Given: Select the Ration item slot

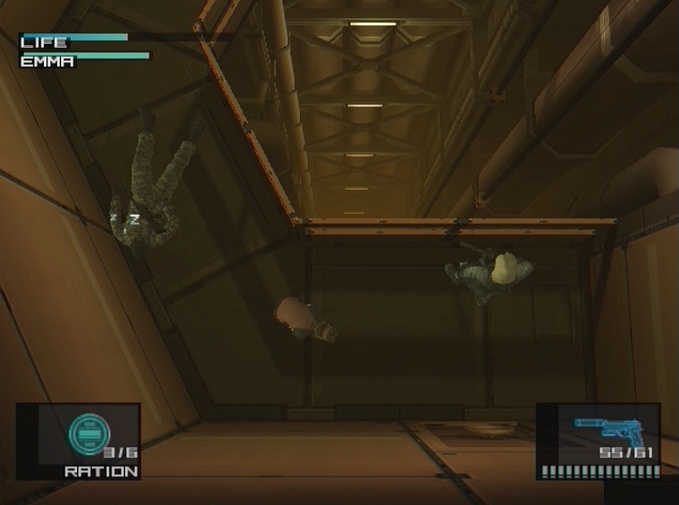Looking at the screenshot, I should [78, 440].
